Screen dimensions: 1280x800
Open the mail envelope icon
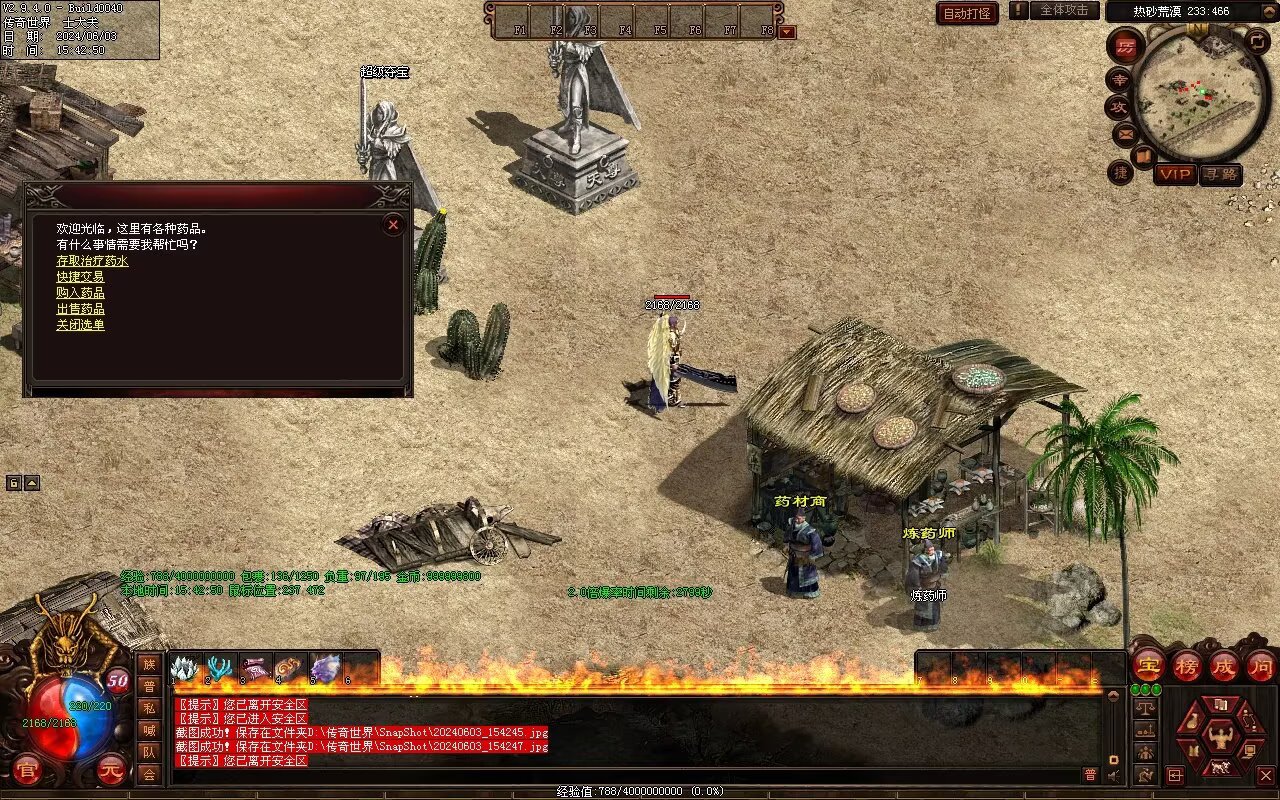click(x=1125, y=133)
